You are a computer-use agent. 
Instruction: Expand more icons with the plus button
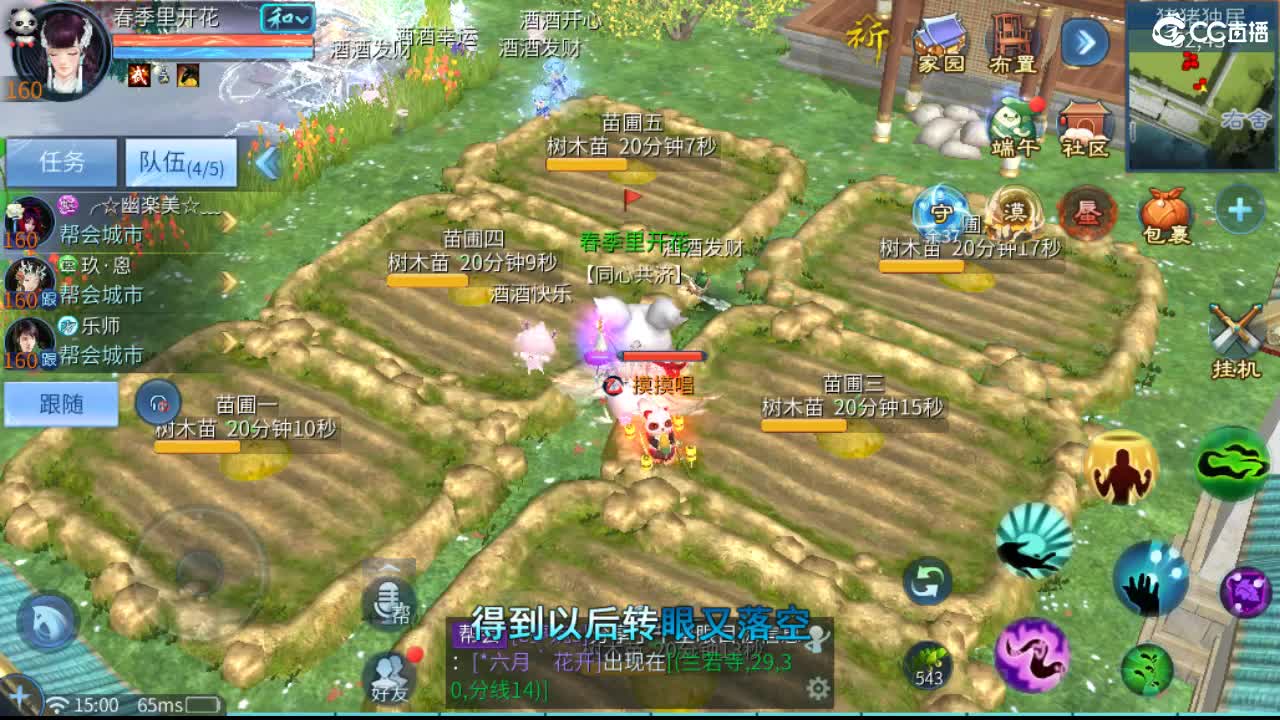click(x=1241, y=208)
